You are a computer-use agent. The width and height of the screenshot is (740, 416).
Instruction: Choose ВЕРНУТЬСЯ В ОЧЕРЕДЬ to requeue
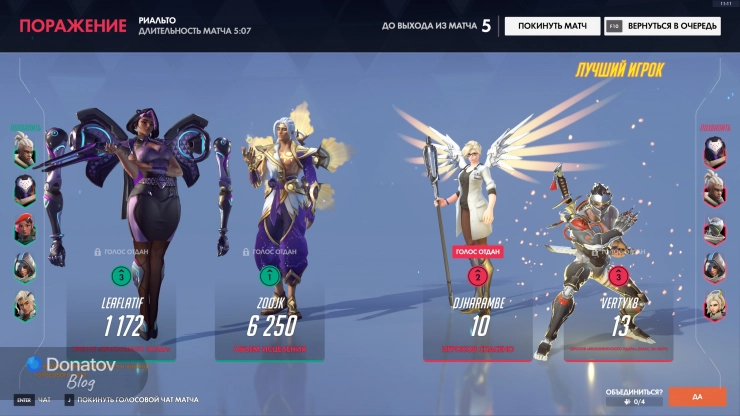[661, 26]
